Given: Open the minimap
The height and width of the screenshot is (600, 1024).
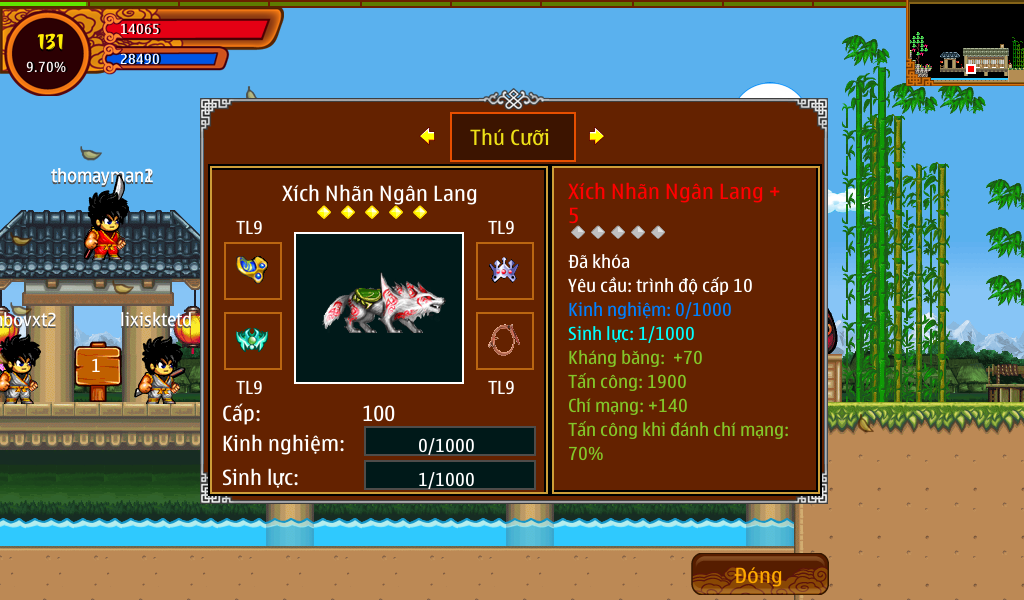Looking at the screenshot, I should [x=964, y=43].
